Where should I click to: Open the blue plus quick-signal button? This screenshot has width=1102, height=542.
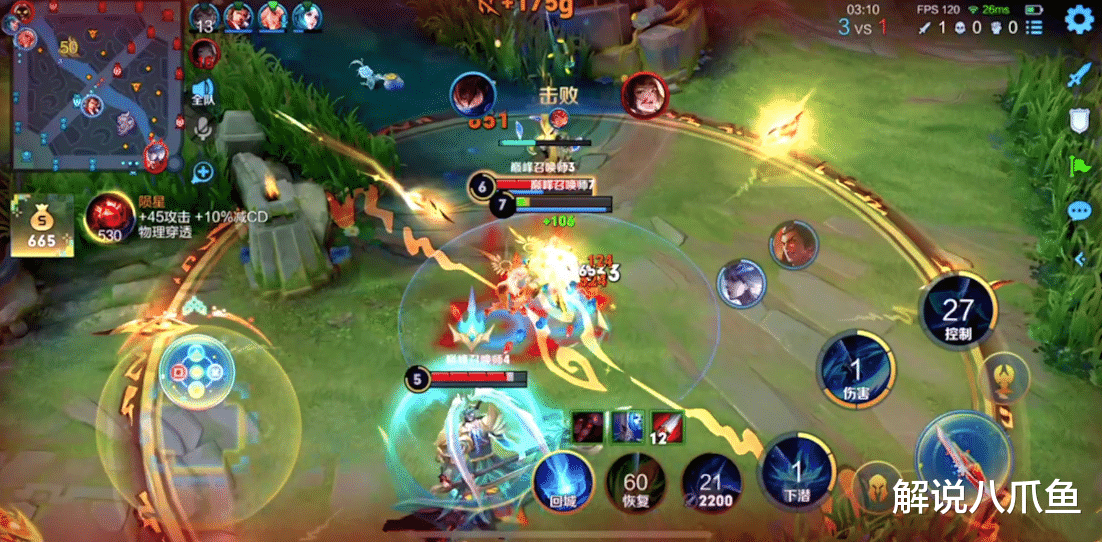203,172
